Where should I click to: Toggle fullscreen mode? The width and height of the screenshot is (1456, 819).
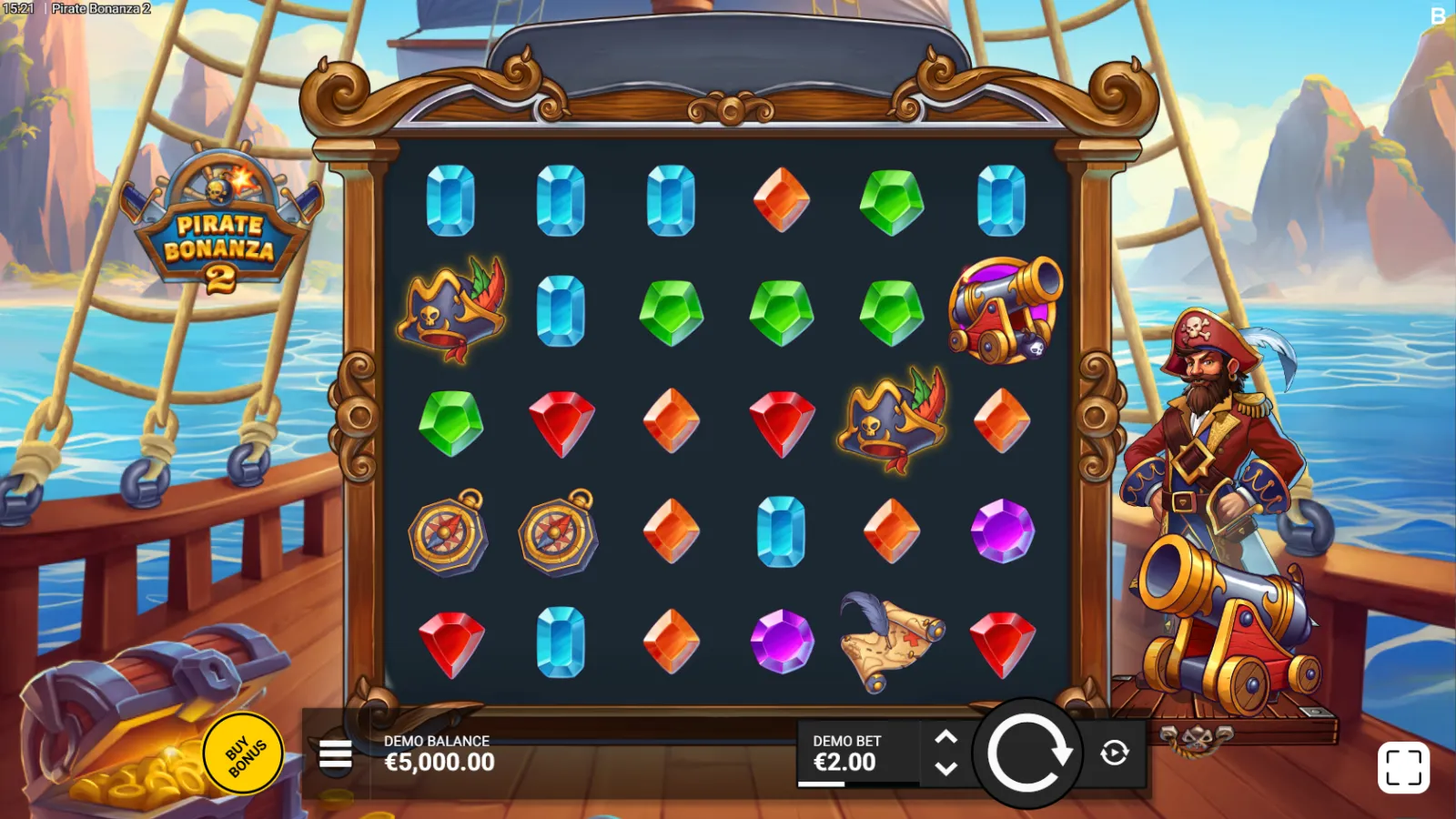[1402, 767]
